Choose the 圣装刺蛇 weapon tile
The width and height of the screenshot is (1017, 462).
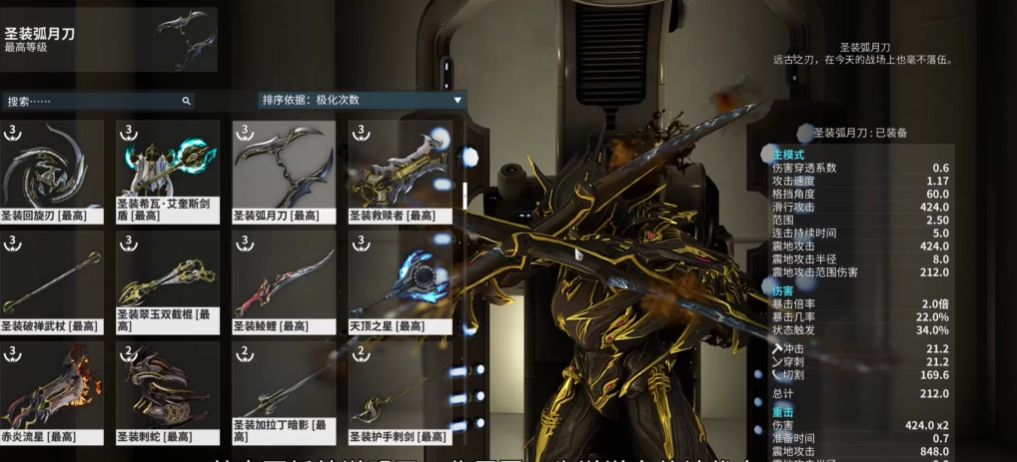tap(167, 392)
